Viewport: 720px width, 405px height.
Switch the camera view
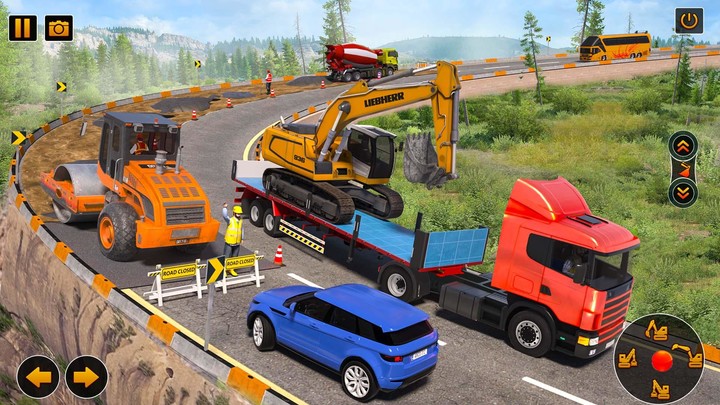(59, 27)
